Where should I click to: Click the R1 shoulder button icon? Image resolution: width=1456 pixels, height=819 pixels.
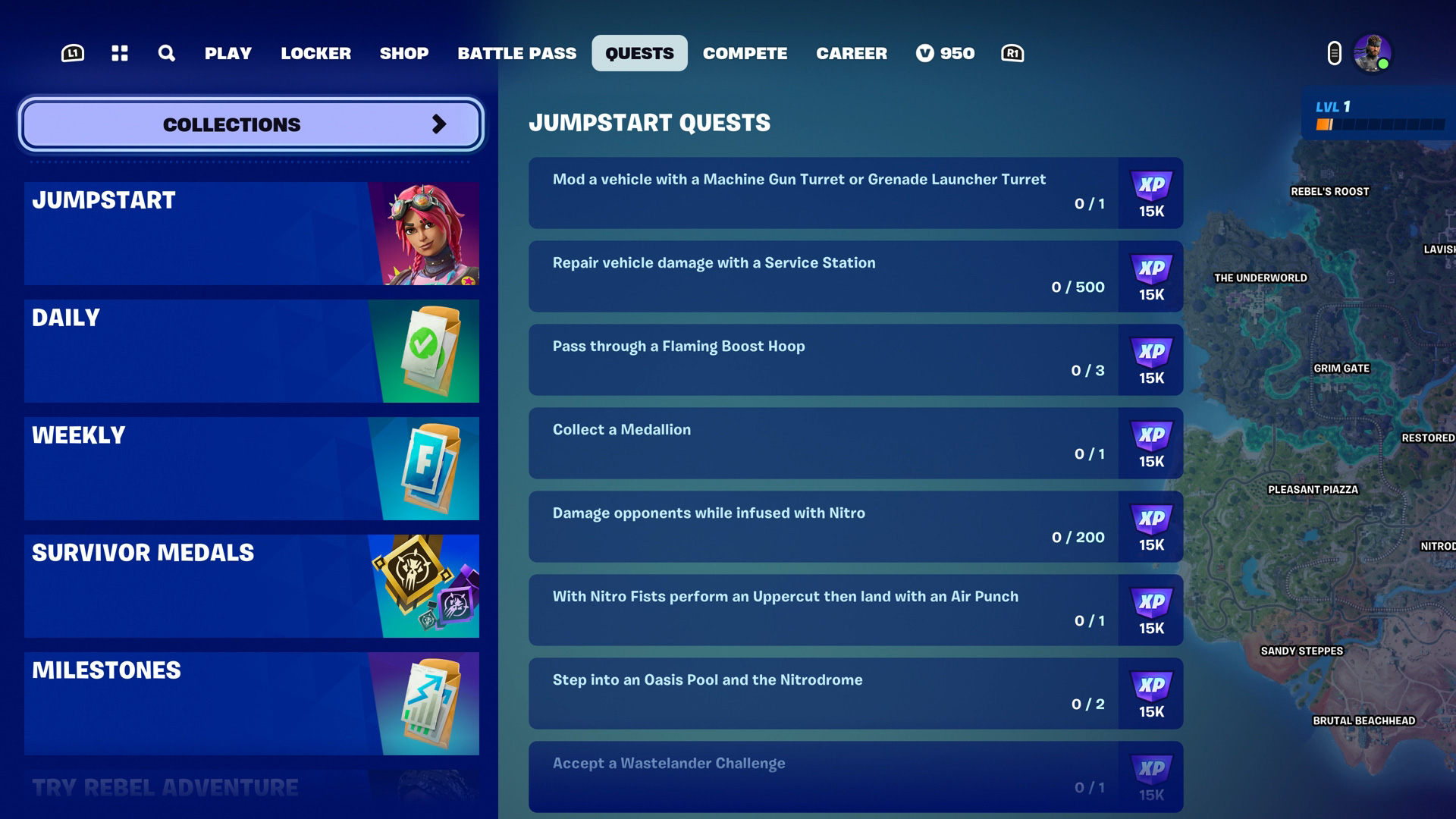(1012, 53)
